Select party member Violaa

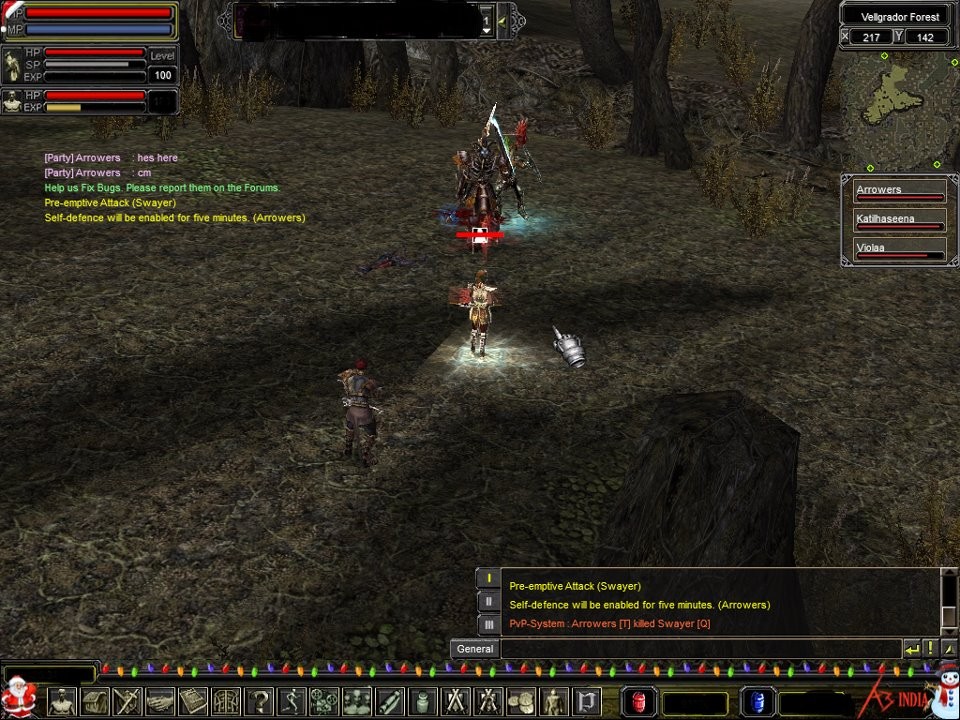pos(899,249)
